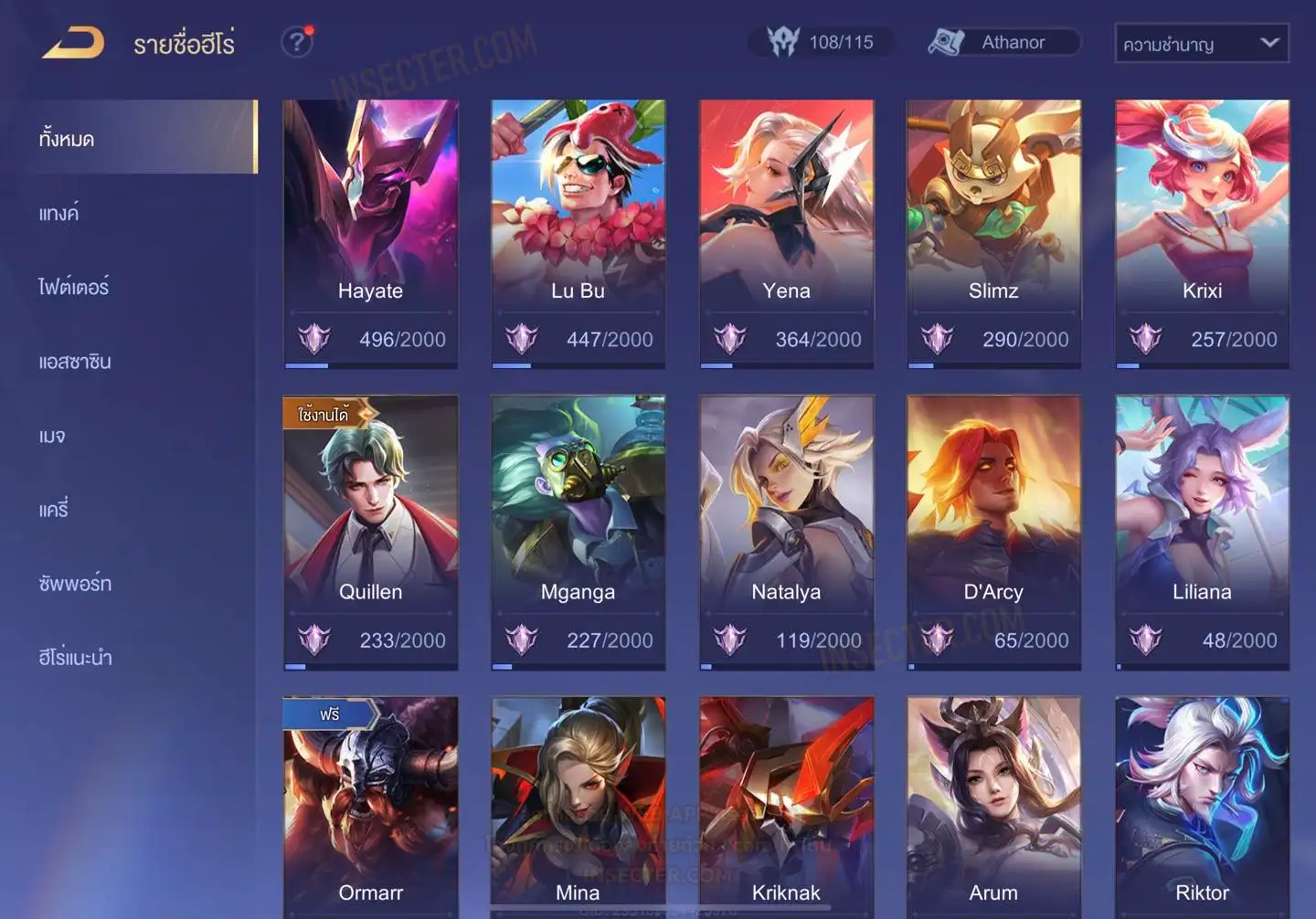The height and width of the screenshot is (919, 1316).
Task: Open the question mark help icon
Action: [297, 42]
